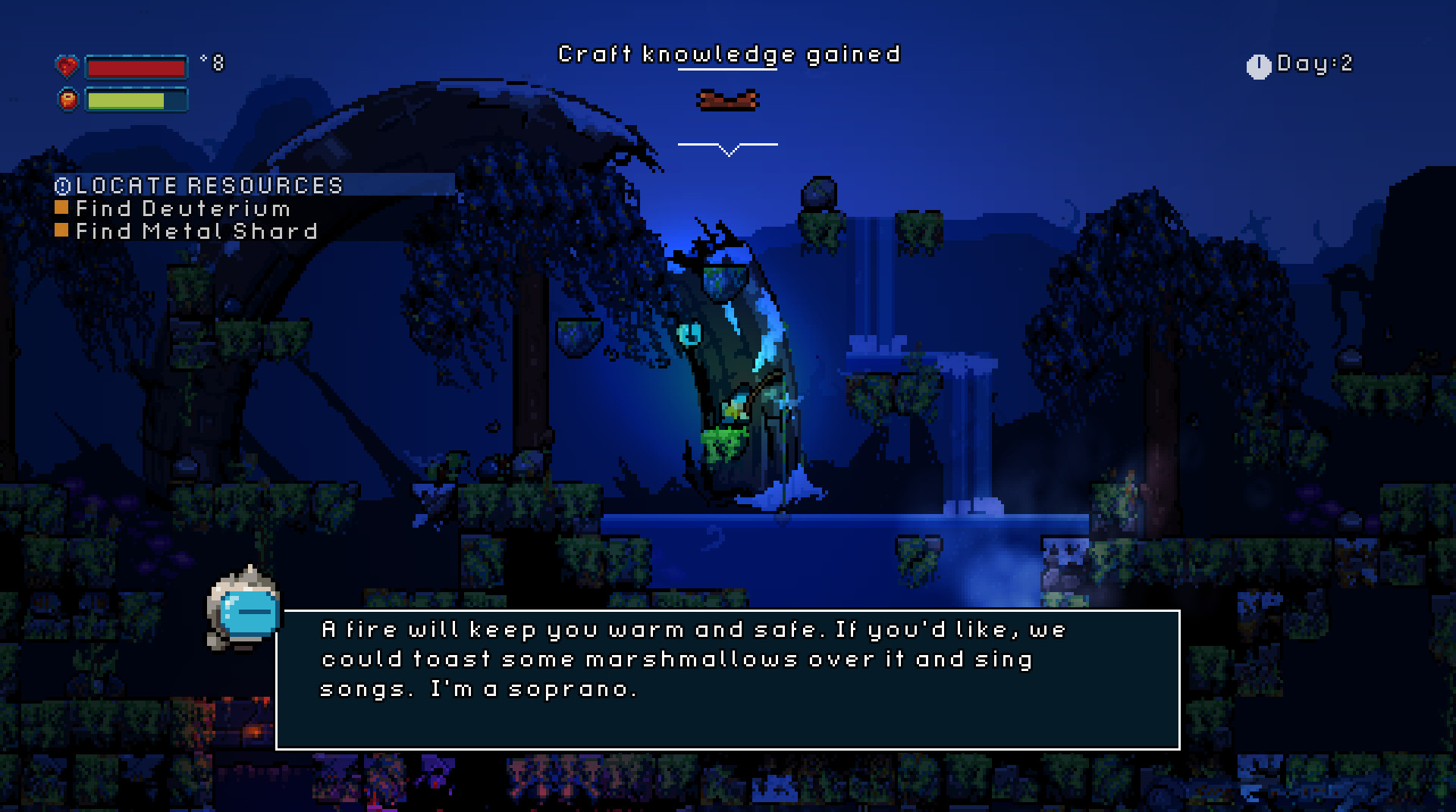Click the wood plank icon under Craft knowledge gained
The height and width of the screenshot is (812, 1456).
(728, 99)
